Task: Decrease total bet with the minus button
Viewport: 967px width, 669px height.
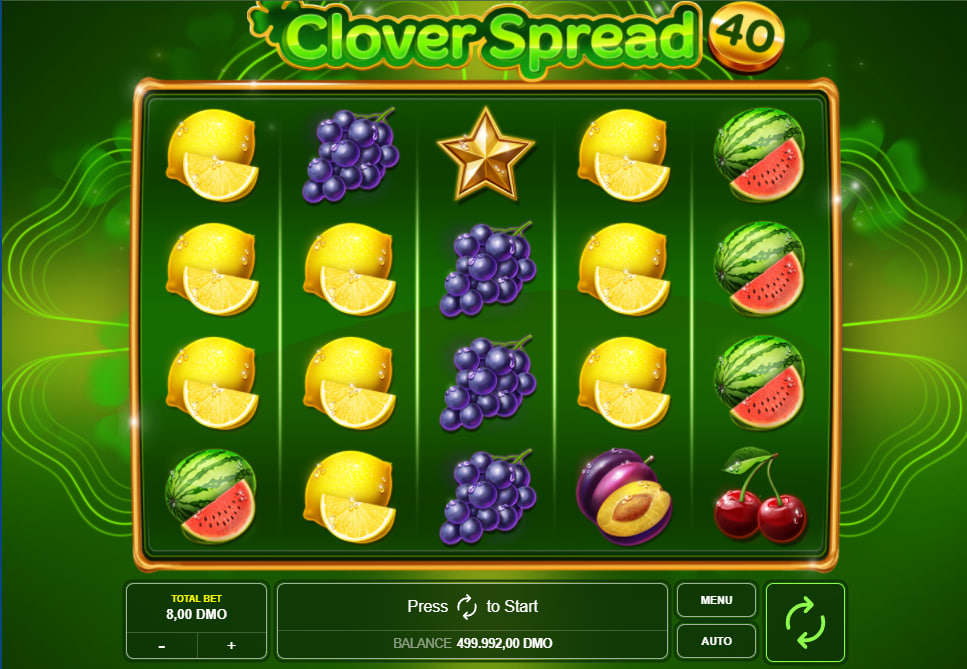Action: (162, 645)
